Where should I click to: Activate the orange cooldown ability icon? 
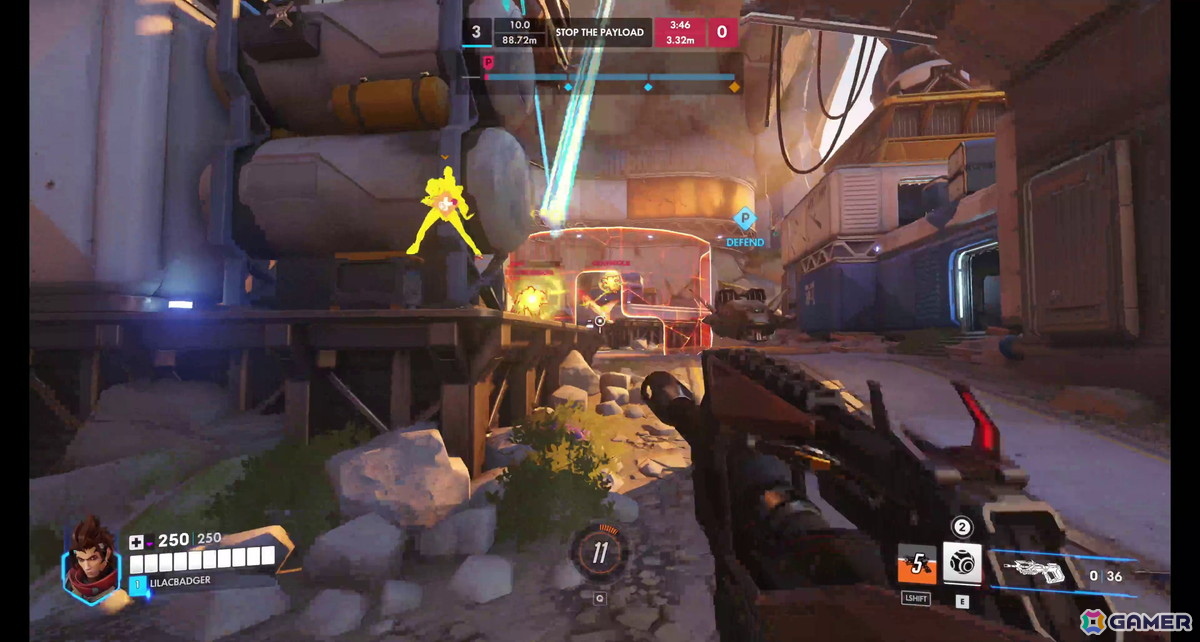[x=916, y=564]
